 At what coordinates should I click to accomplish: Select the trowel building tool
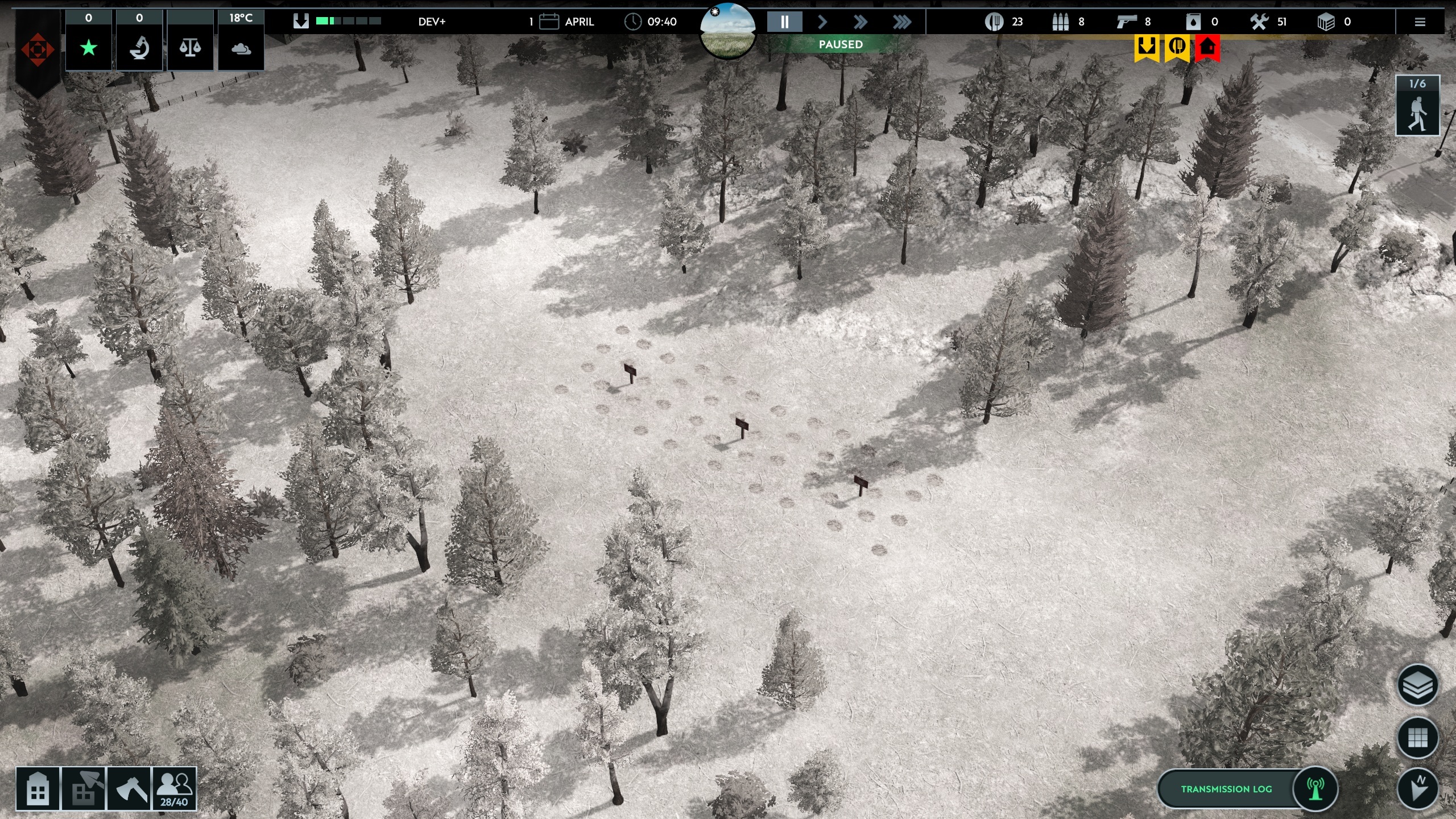click(x=84, y=788)
